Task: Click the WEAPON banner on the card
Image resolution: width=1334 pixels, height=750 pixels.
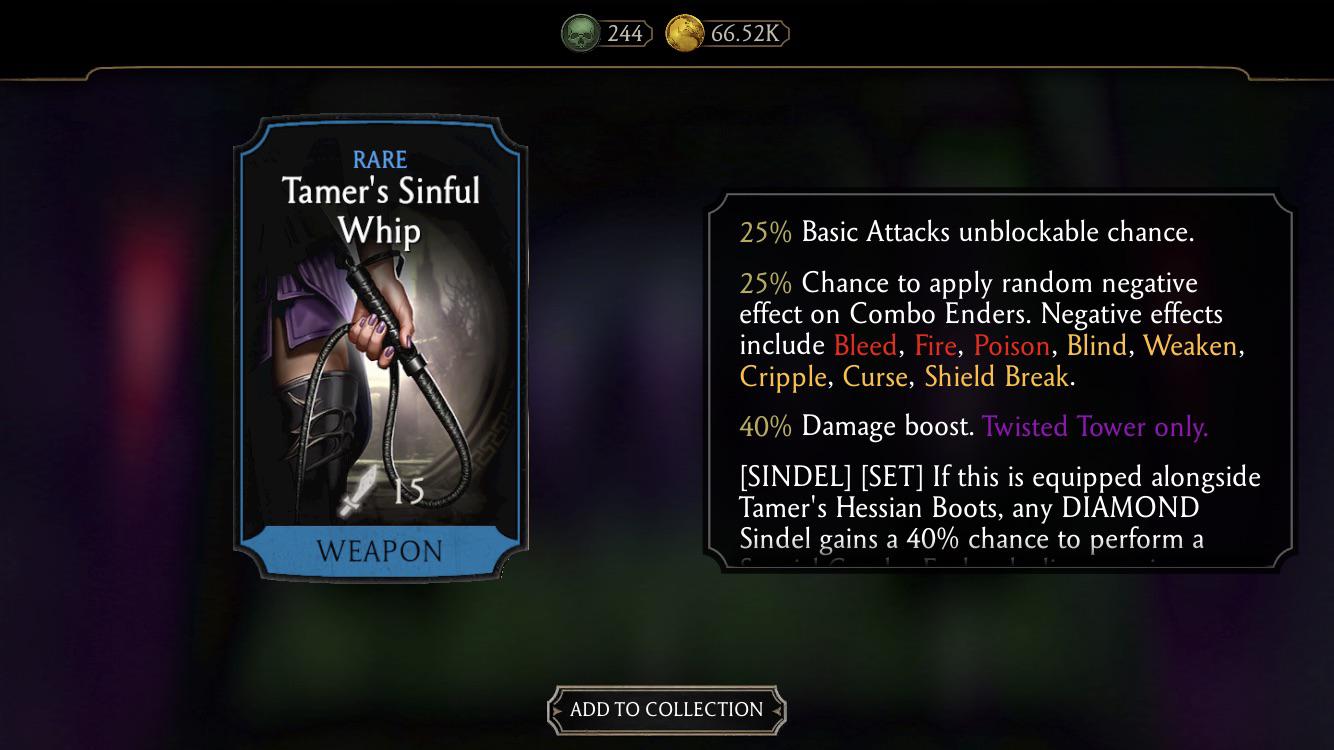Action: [x=381, y=551]
